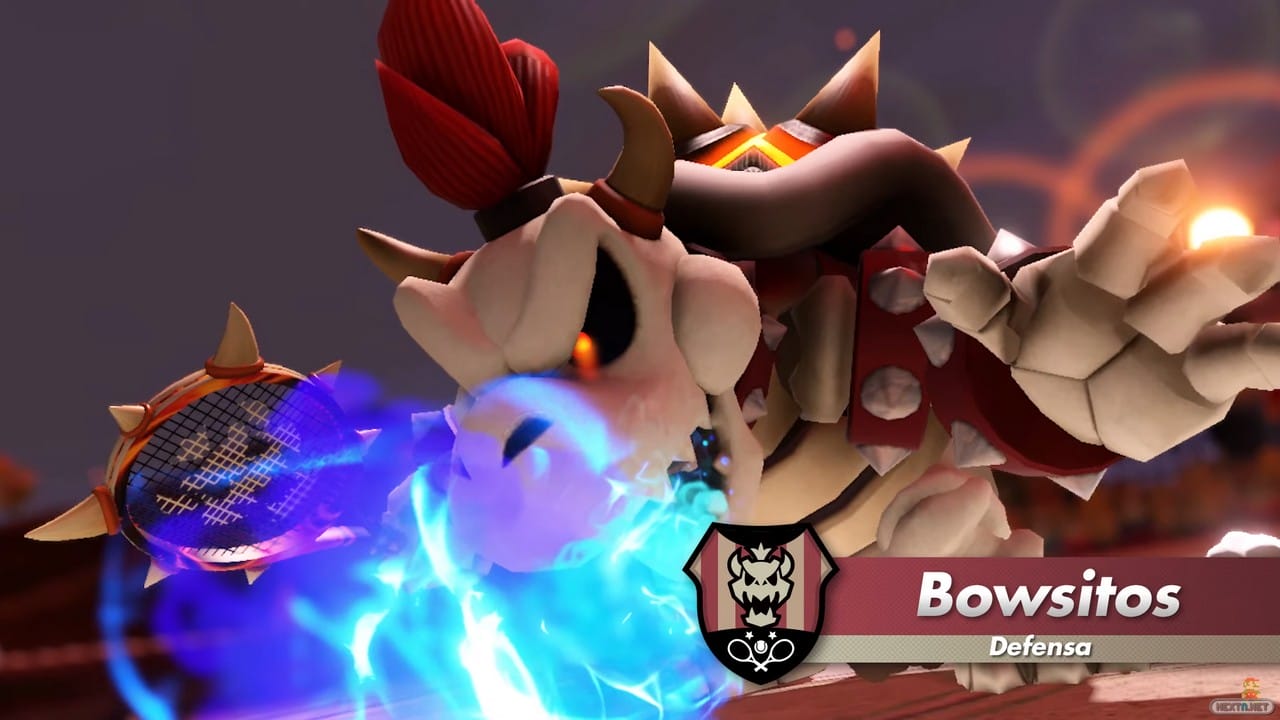Screen dimensions: 1280x720
Task: Click the skull's eye sockets on the badge
Action: [760, 578]
